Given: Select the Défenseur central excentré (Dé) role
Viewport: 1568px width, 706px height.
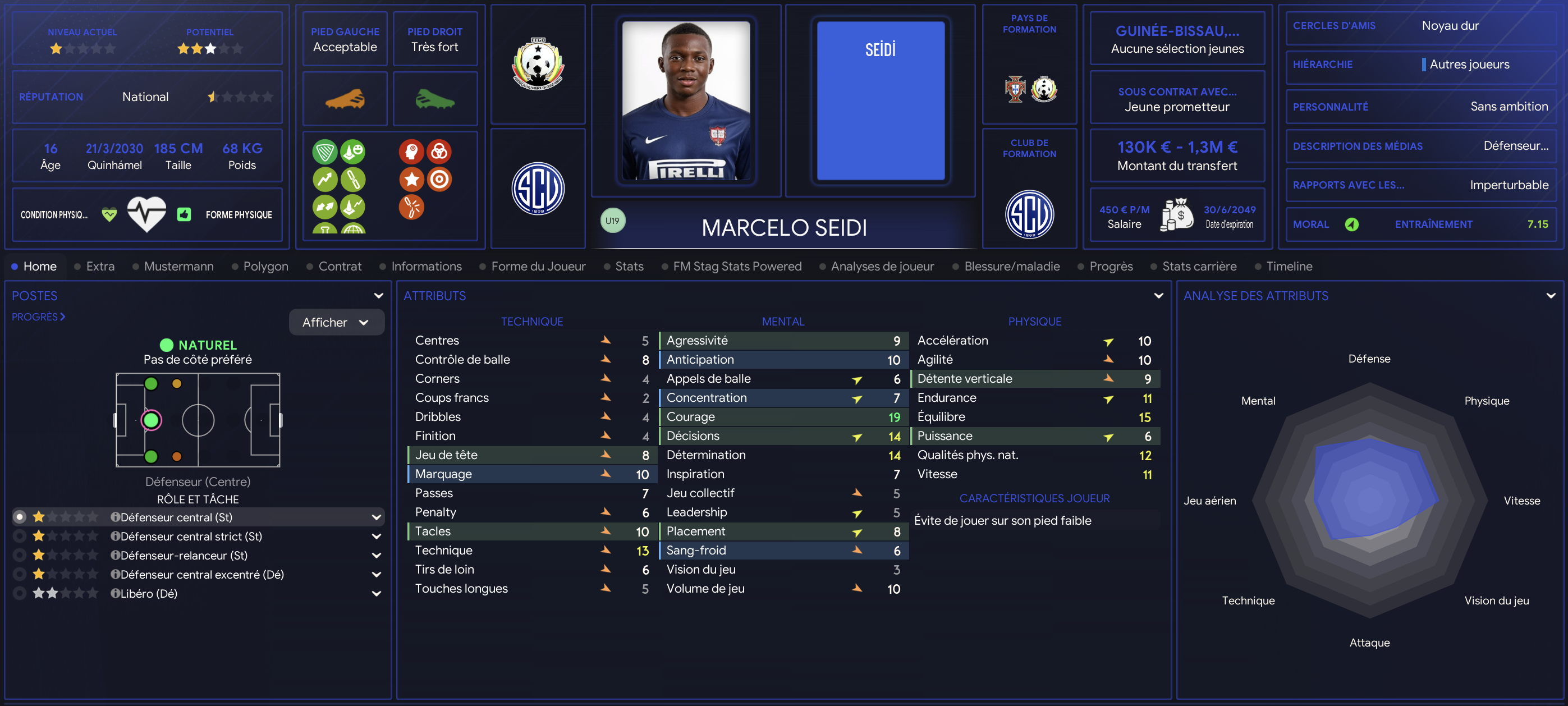Looking at the screenshot, I should tap(201, 574).
